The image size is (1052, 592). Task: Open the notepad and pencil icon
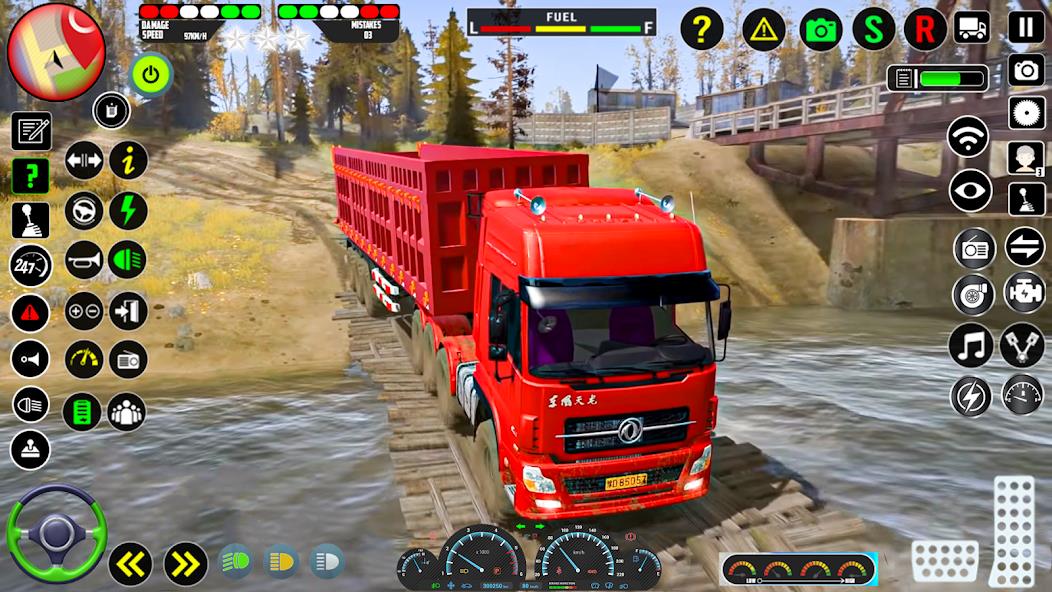click(x=31, y=131)
